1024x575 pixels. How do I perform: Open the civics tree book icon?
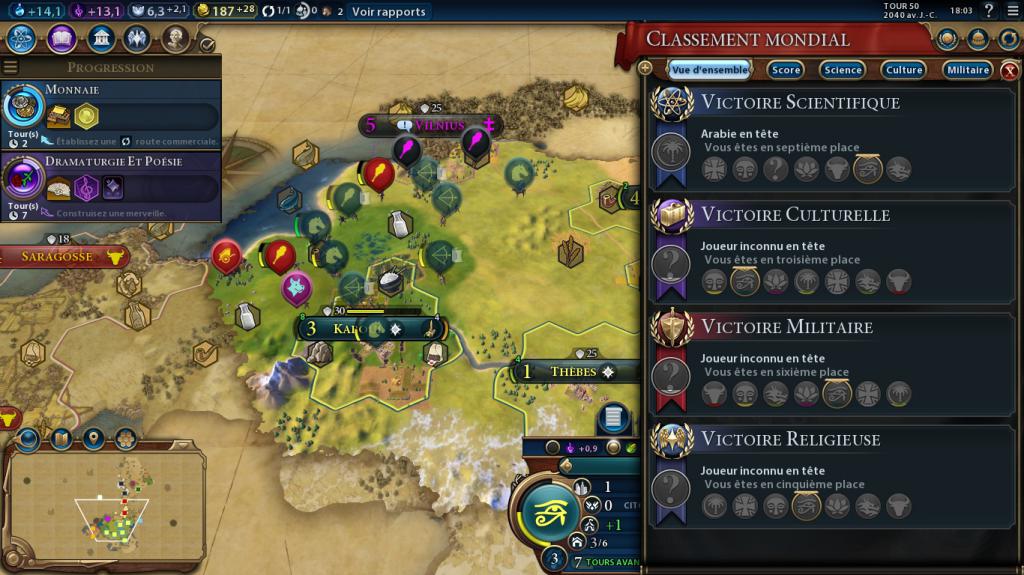coord(61,39)
